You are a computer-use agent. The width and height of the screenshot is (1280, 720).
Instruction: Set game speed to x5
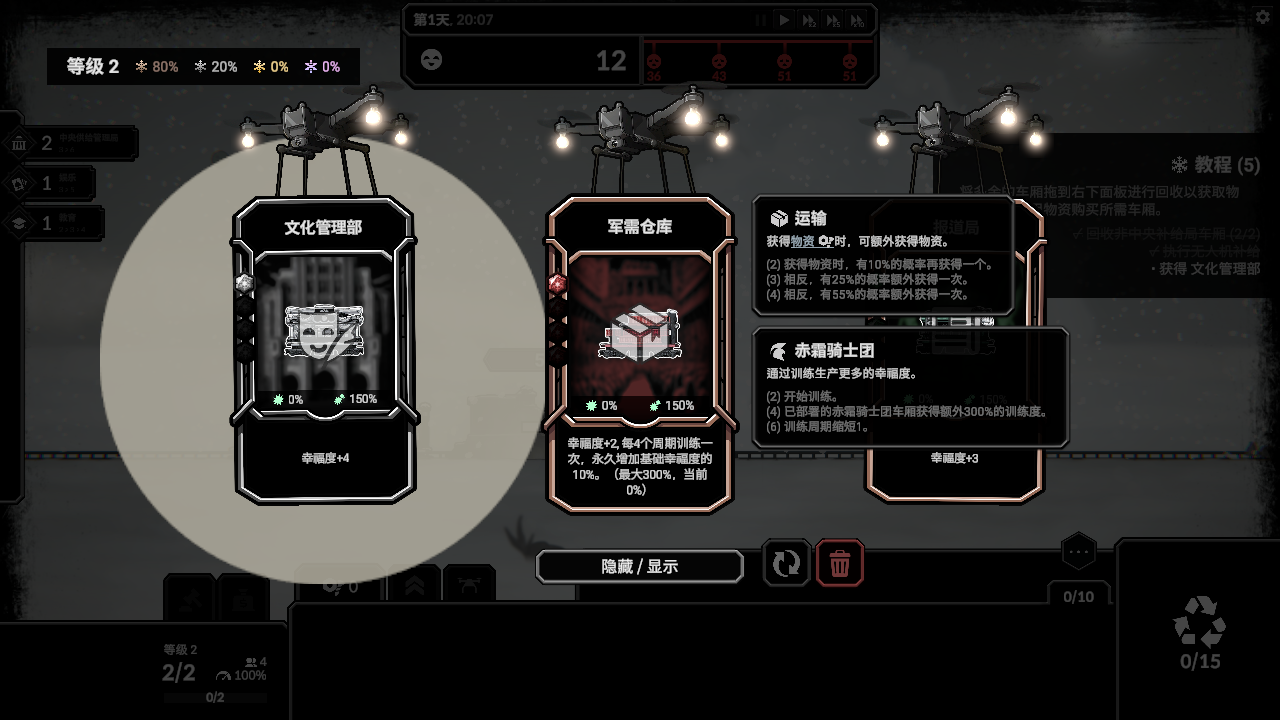833,20
